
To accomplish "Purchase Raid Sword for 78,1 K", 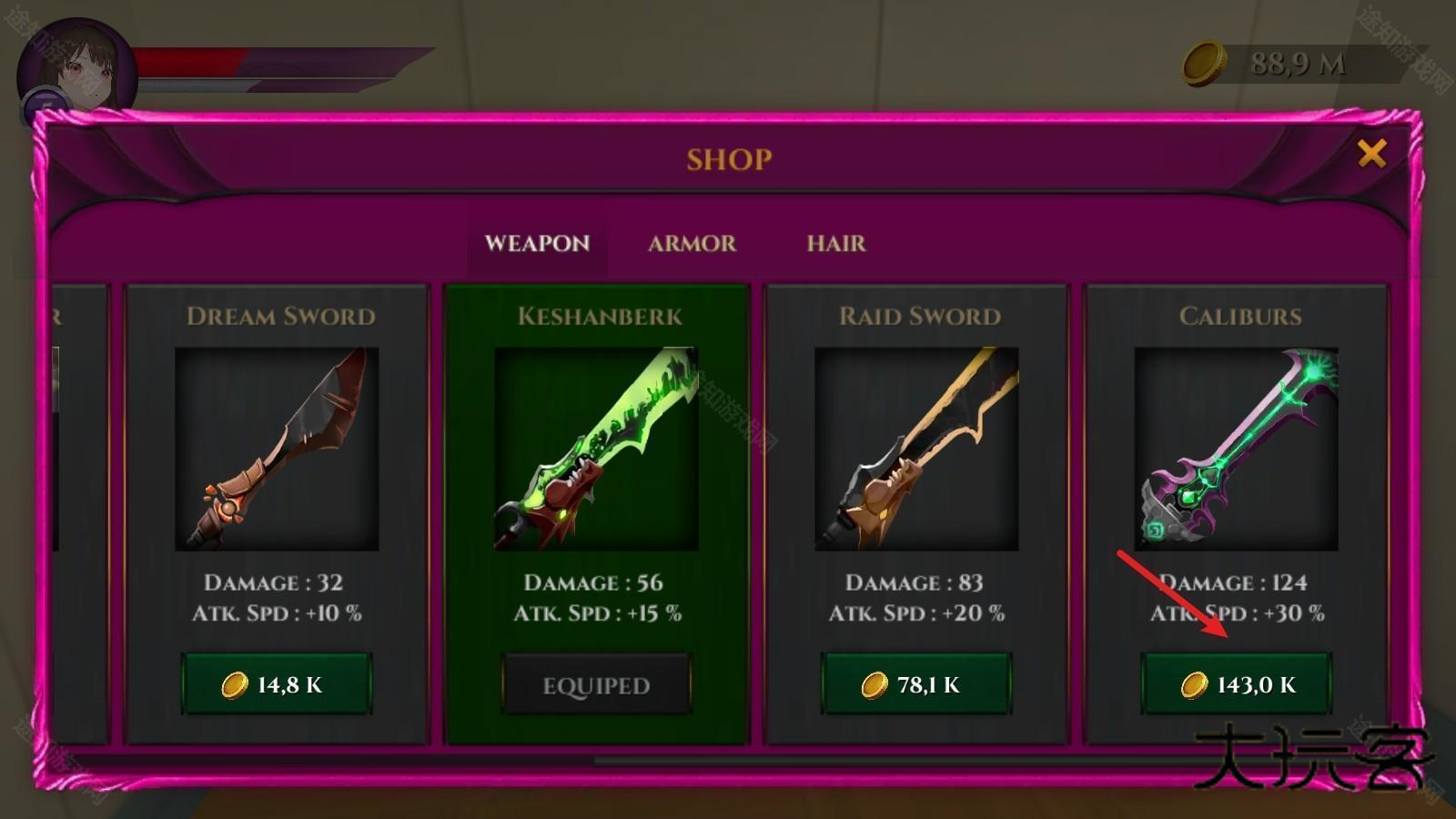I will [x=916, y=684].
